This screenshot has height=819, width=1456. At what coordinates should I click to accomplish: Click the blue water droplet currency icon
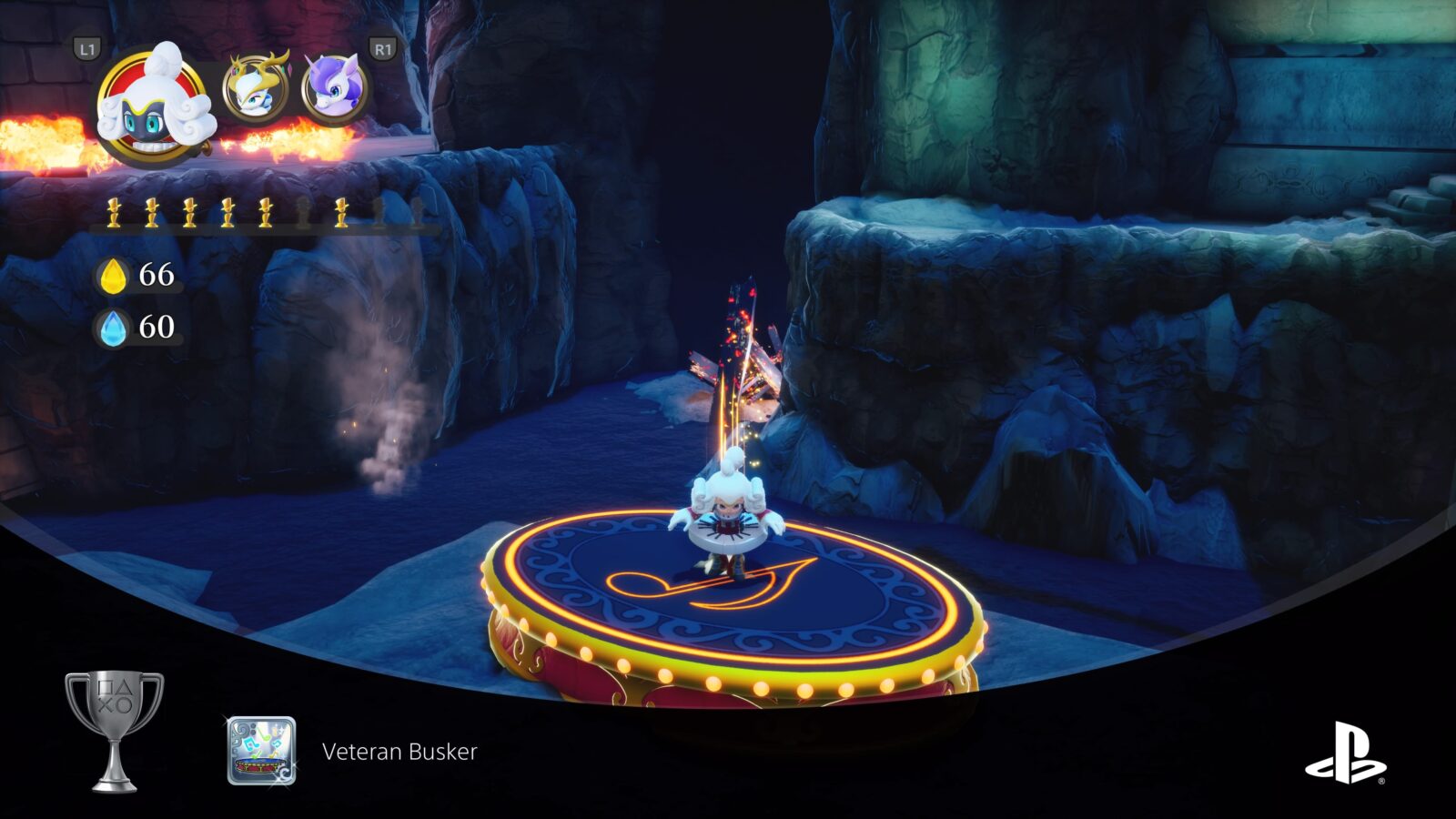[x=113, y=330]
